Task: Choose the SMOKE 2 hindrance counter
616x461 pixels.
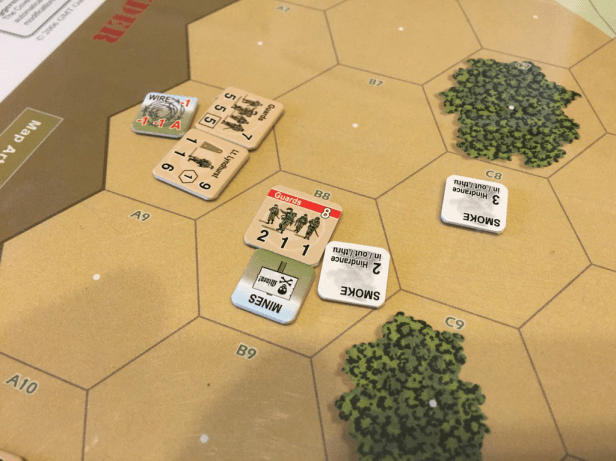Action: pyautogui.click(x=352, y=275)
